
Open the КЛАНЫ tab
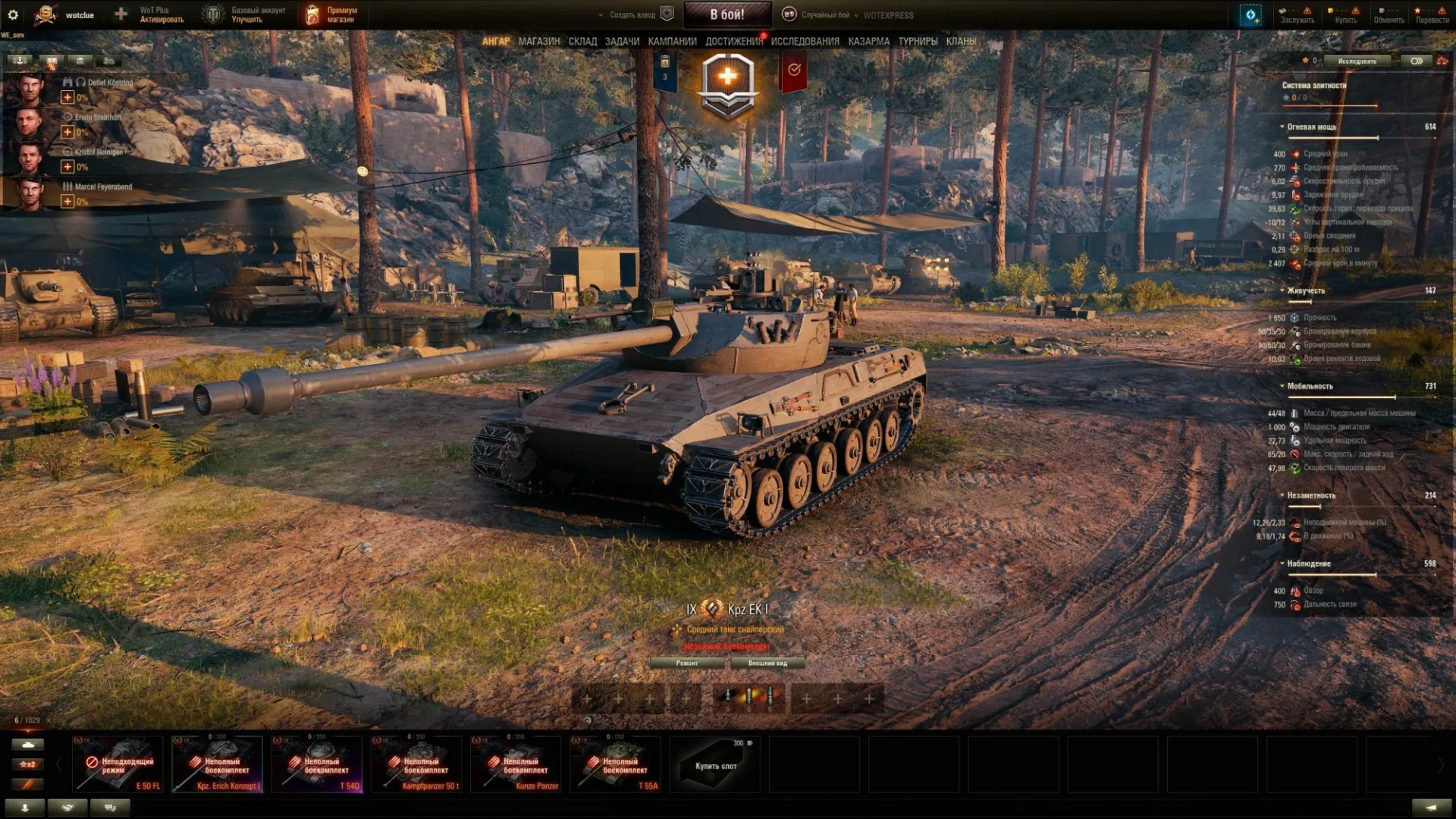[961, 41]
